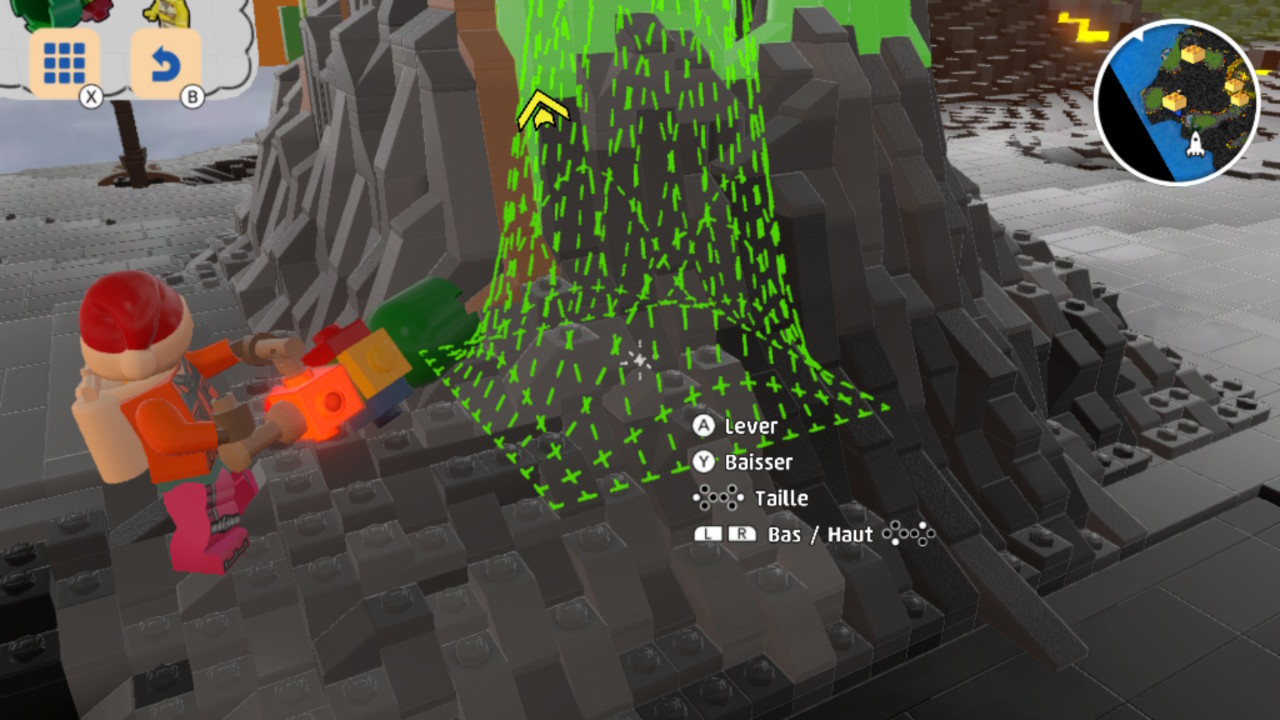Select the Baisser action label
The height and width of the screenshot is (720, 1280).
[761, 462]
